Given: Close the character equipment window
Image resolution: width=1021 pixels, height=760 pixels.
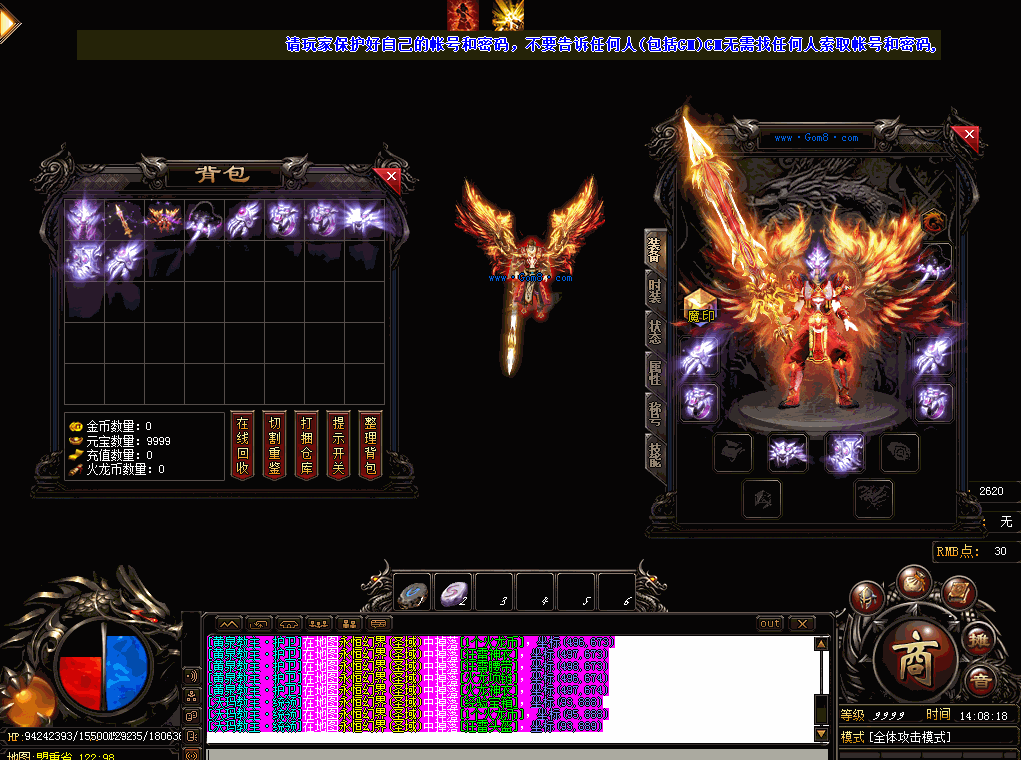Looking at the screenshot, I should click(965, 135).
